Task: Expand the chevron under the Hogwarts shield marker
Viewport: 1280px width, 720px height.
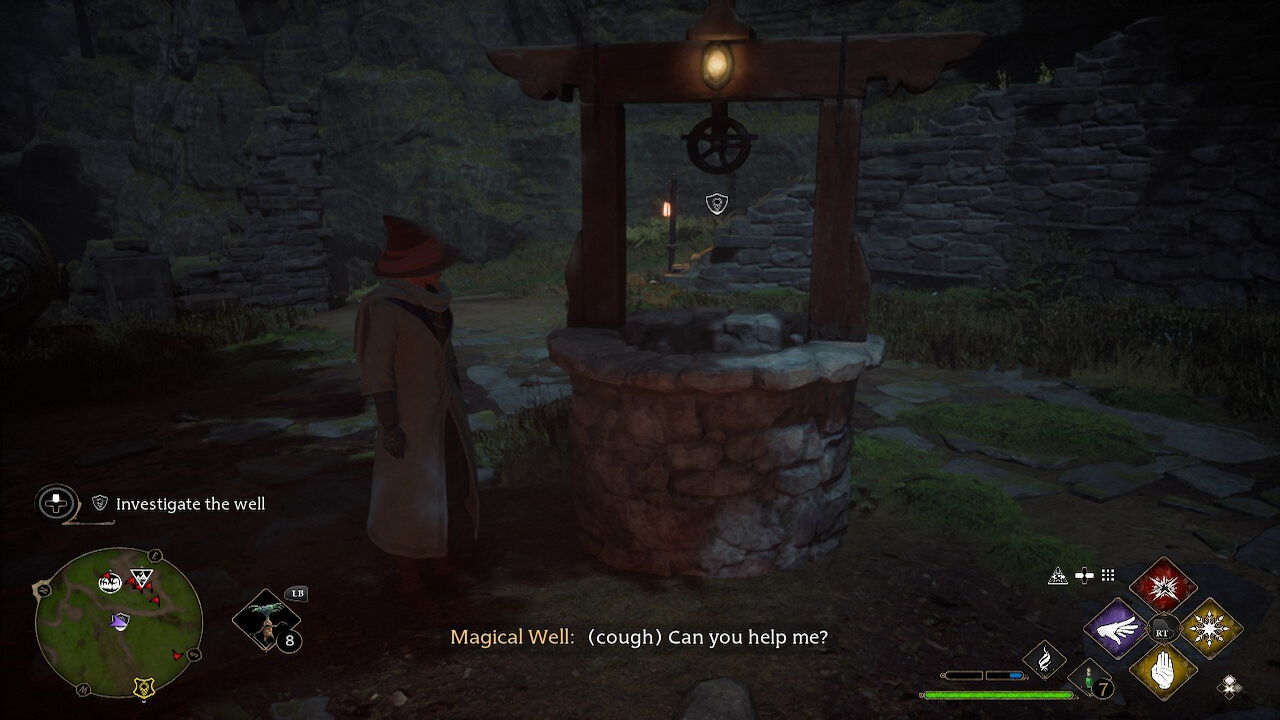Action: point(144,702)
